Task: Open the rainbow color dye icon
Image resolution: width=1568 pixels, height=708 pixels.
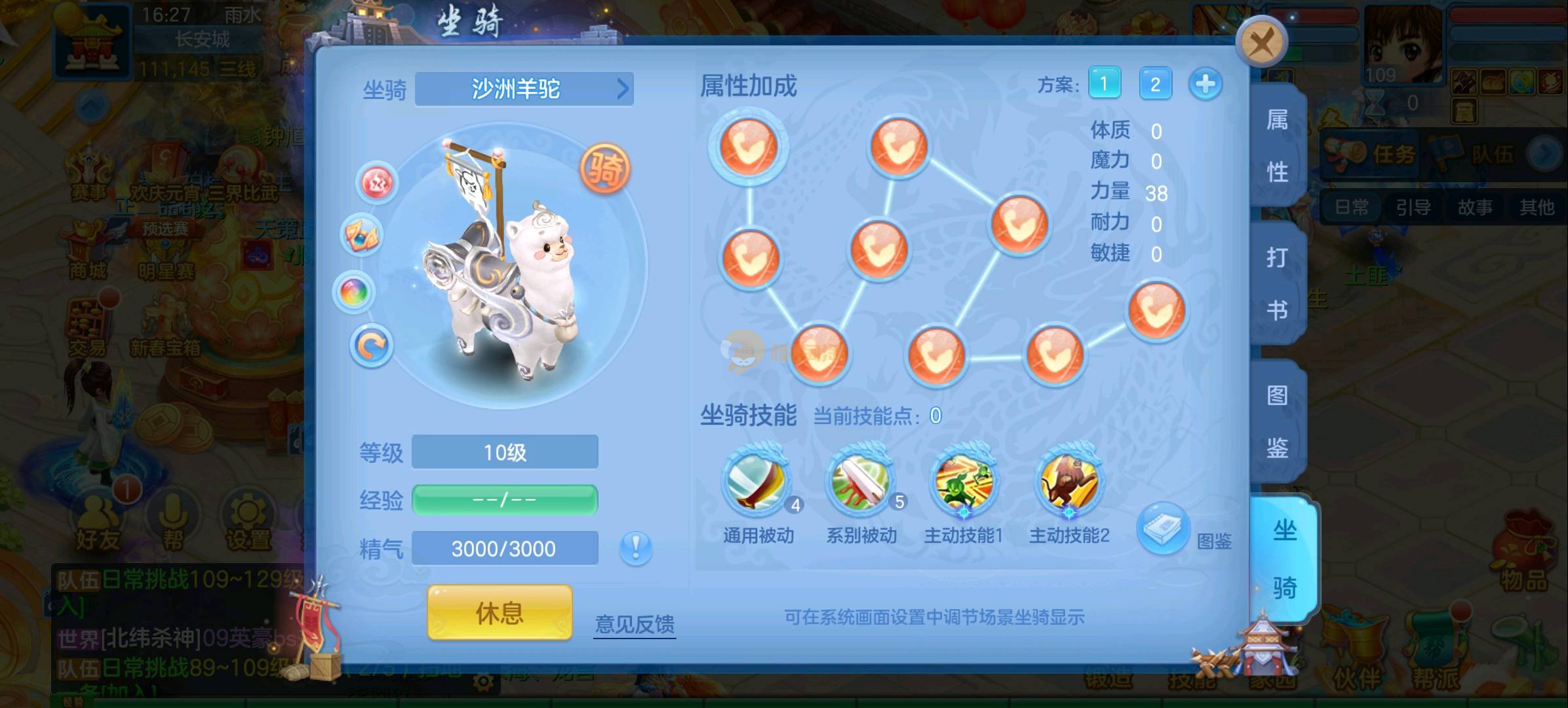Action: (355, 291)
